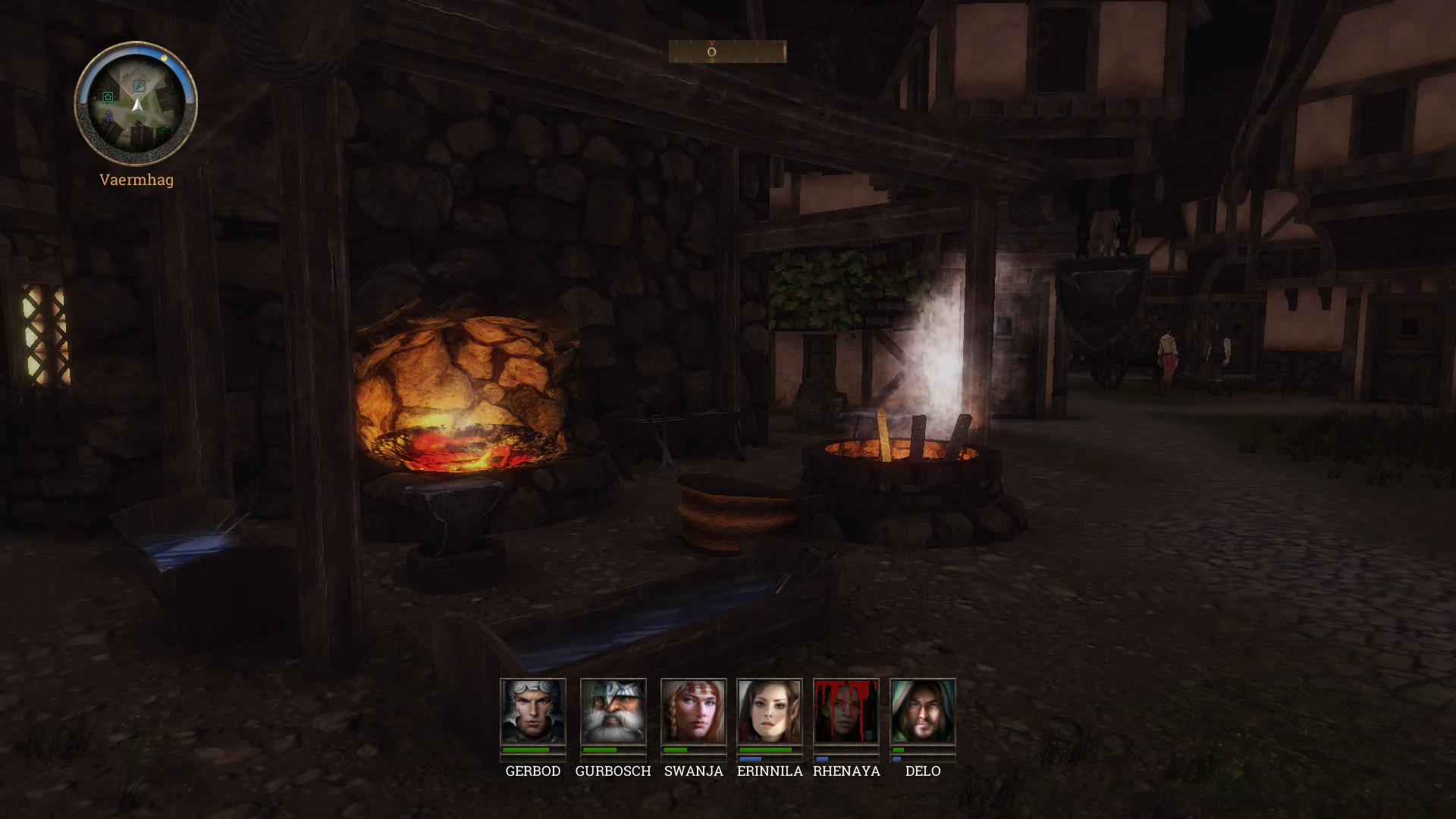The image size is (1456, 819).
Task: Click the sun indicator on the minimap ring
Action: (x=165, y=58)
